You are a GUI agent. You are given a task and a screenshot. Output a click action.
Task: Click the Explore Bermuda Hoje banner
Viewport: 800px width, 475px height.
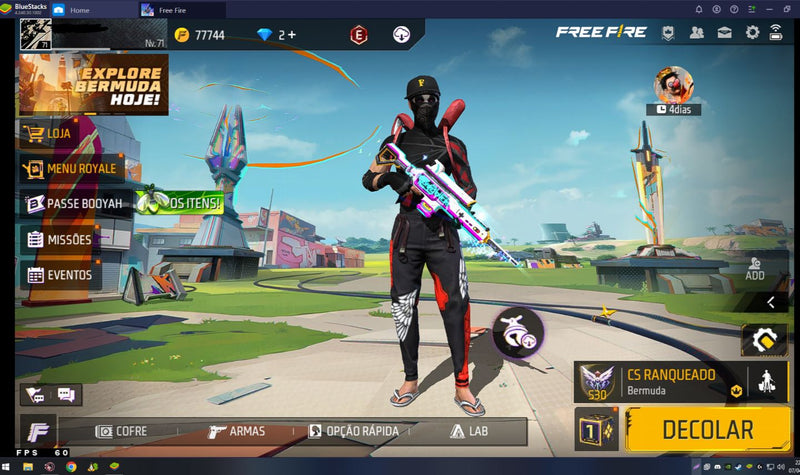coord(93,85)
